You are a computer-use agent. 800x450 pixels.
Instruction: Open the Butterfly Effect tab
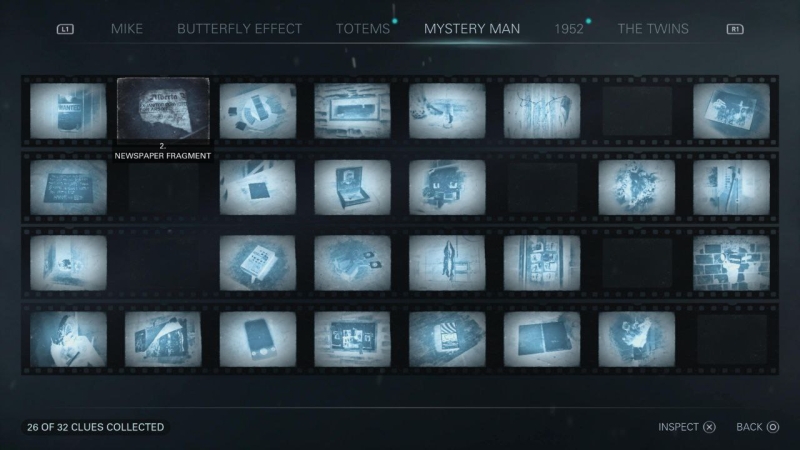[x=239, y=28]
